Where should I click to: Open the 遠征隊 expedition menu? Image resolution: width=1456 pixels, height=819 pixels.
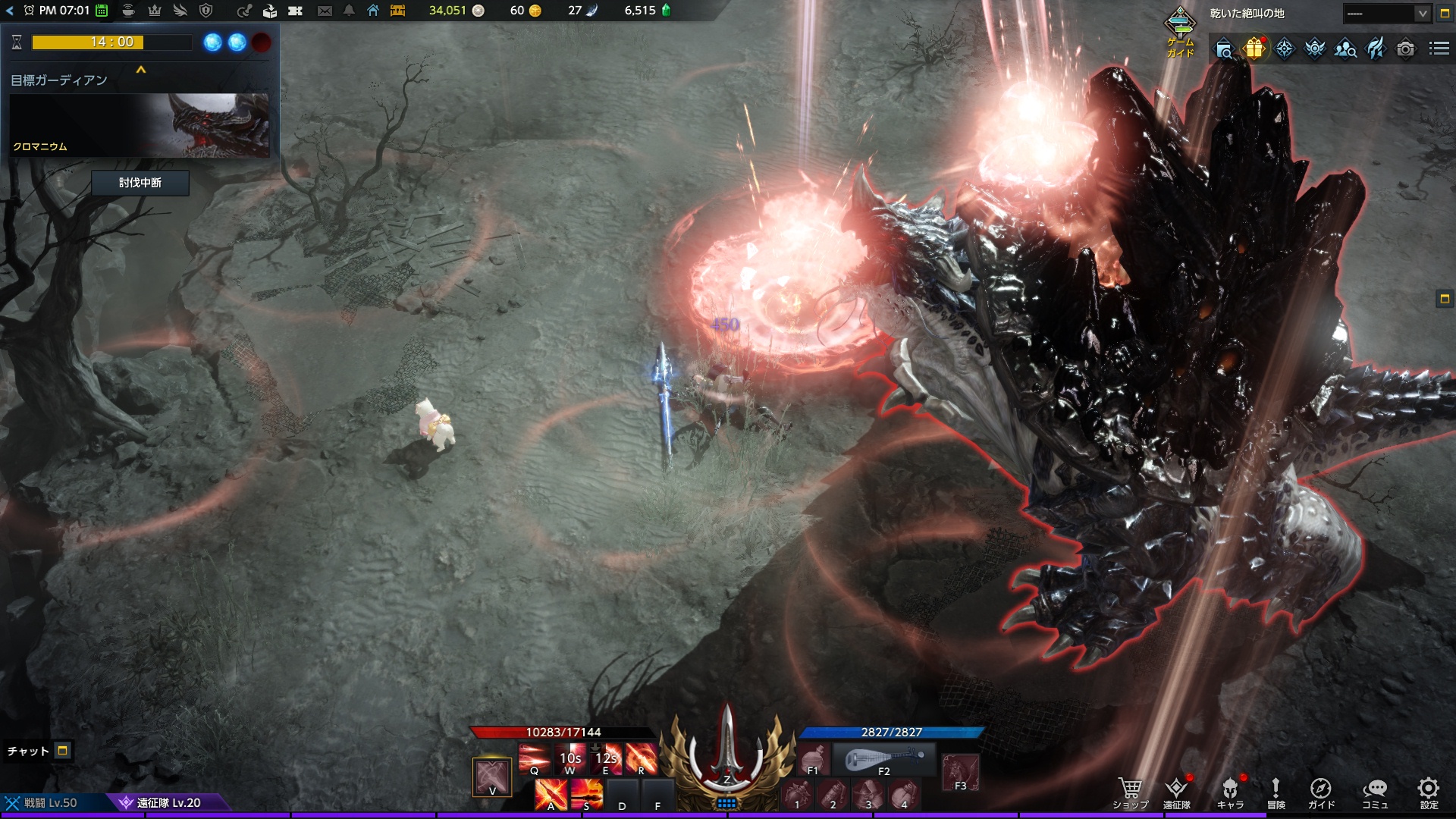click(x=1177, y=792)
